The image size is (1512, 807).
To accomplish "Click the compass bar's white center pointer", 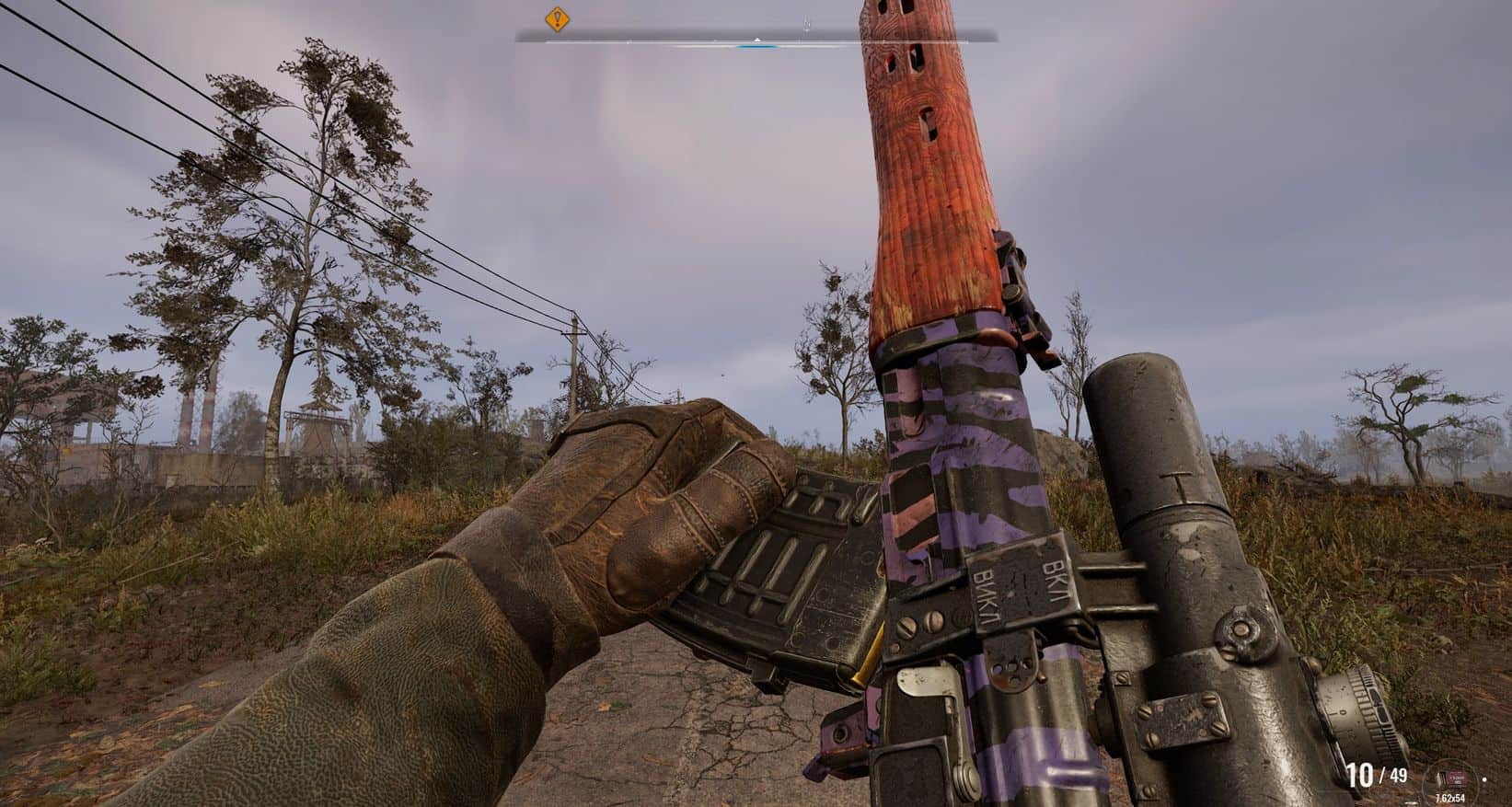I will click(x=756, y=40).
